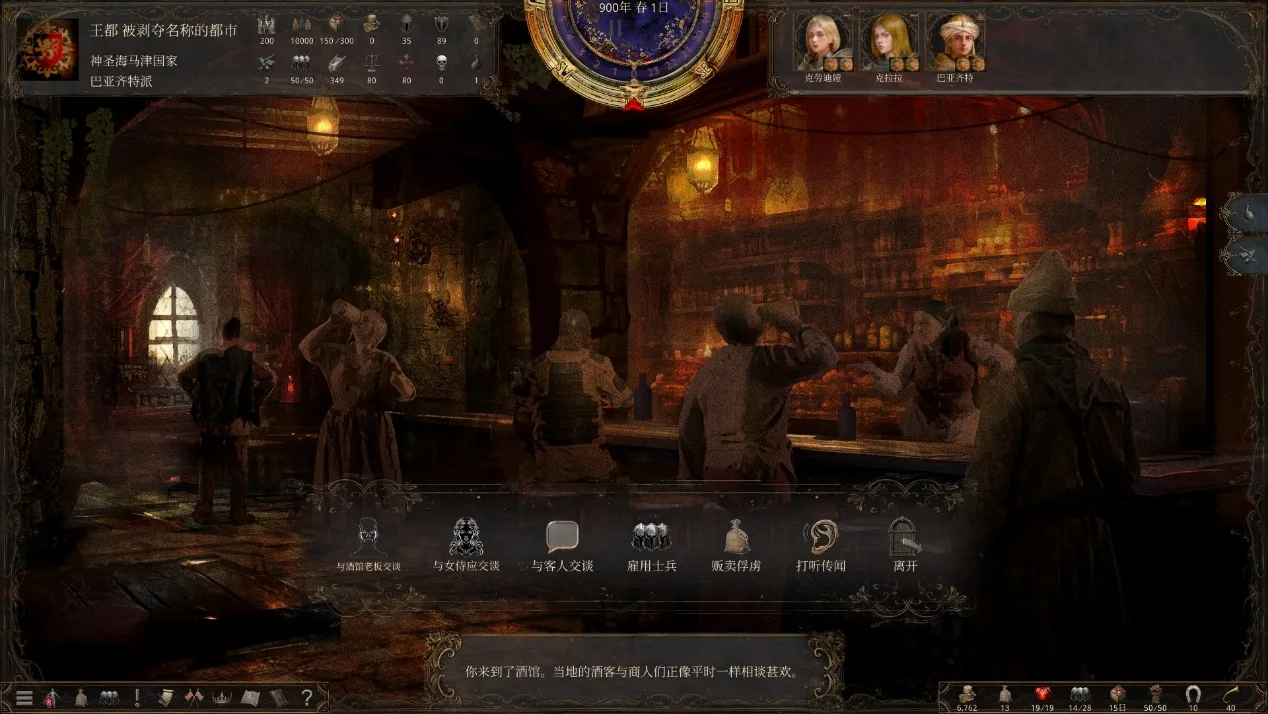Open the scroll icon in bottom toolbar
Image resolution: width=1268 pixels, height=714 pixels.
[165, 697]
